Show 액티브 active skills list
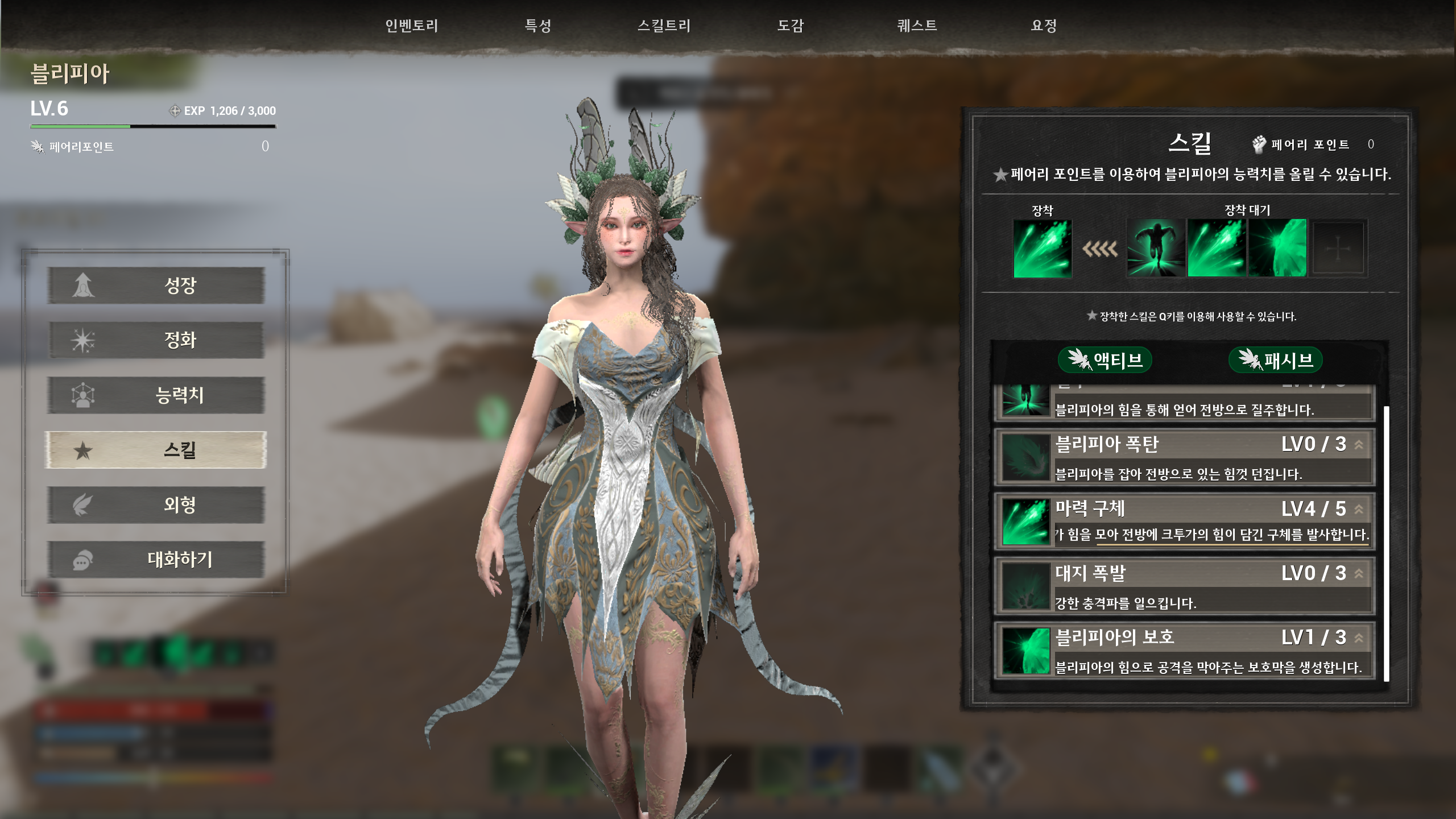This screenshot has height=819, width=1456. click(x=1105, y=360)
